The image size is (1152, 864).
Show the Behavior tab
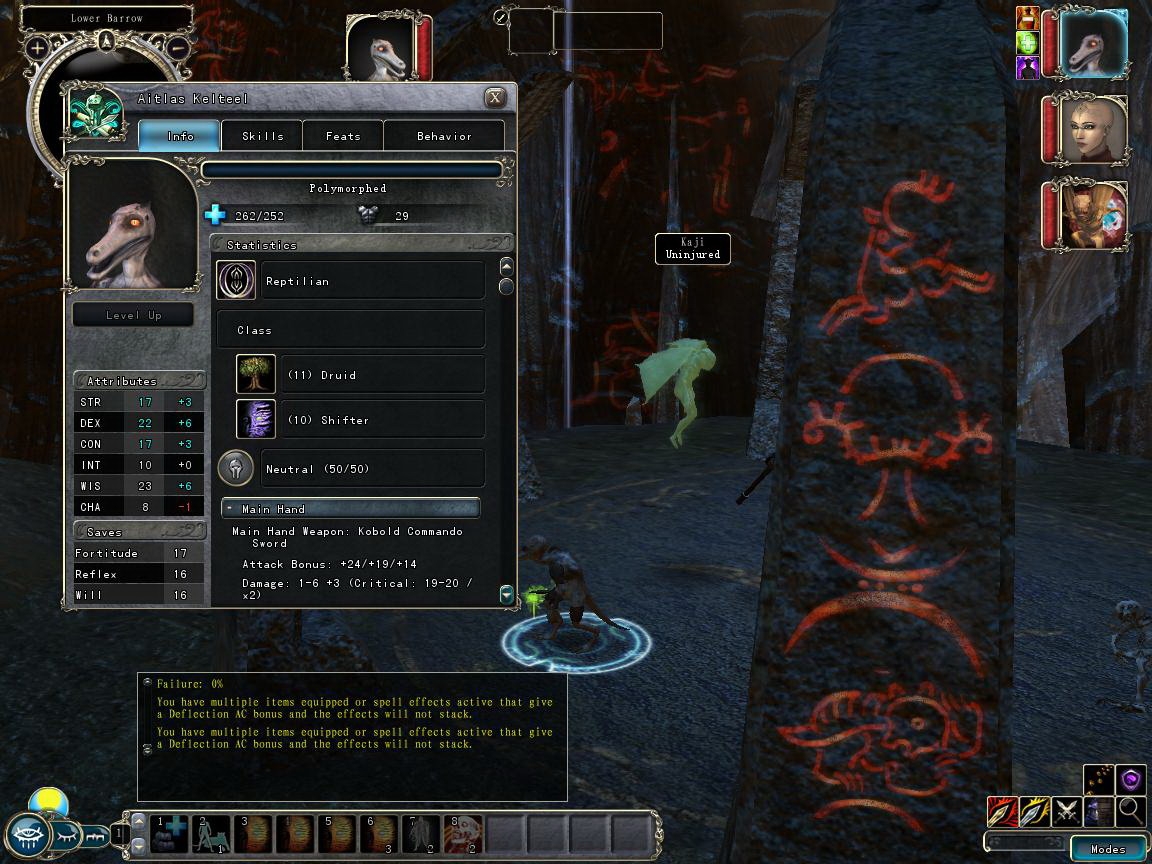pyautogui.click(x=444, y=136)
